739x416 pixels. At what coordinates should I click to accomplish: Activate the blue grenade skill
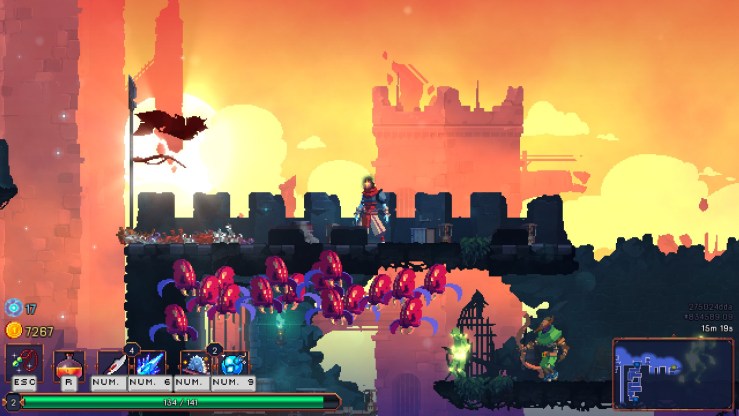pyautogui.click(x=233, y=362)
